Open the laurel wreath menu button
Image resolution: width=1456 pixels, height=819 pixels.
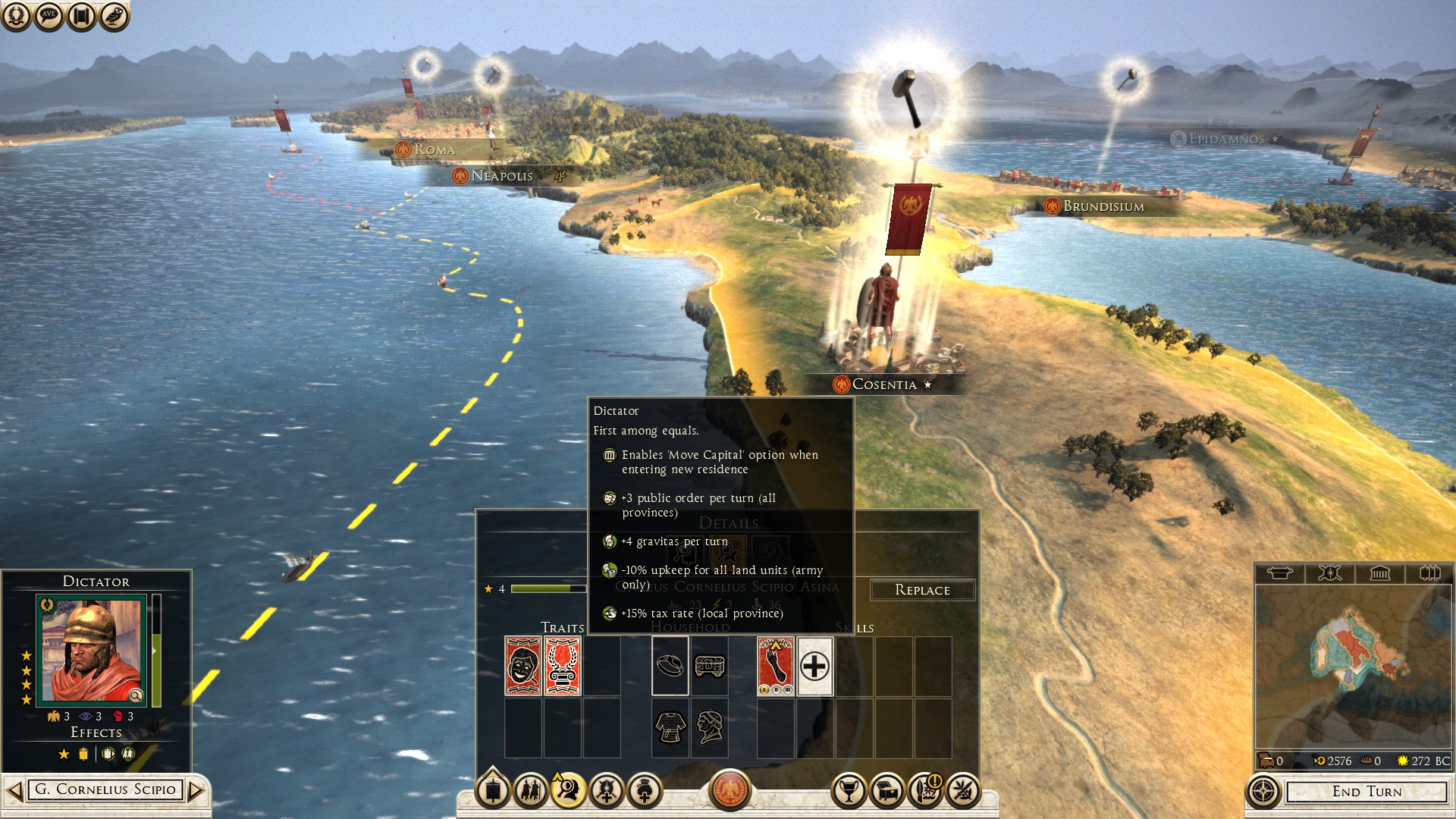pyautogui.click(x=15, y=16)
